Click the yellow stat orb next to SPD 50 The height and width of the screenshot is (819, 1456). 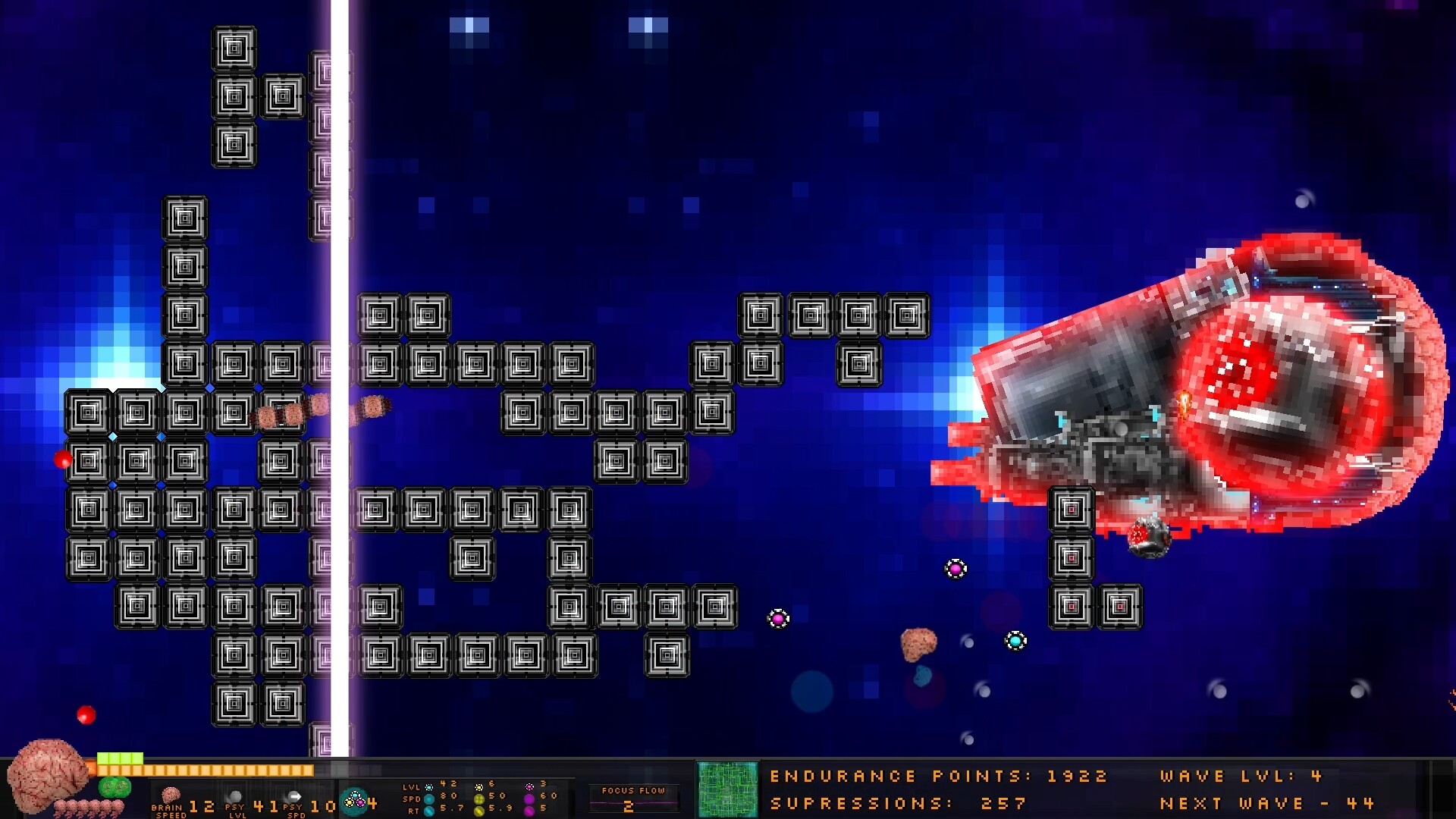click(479, 799)
